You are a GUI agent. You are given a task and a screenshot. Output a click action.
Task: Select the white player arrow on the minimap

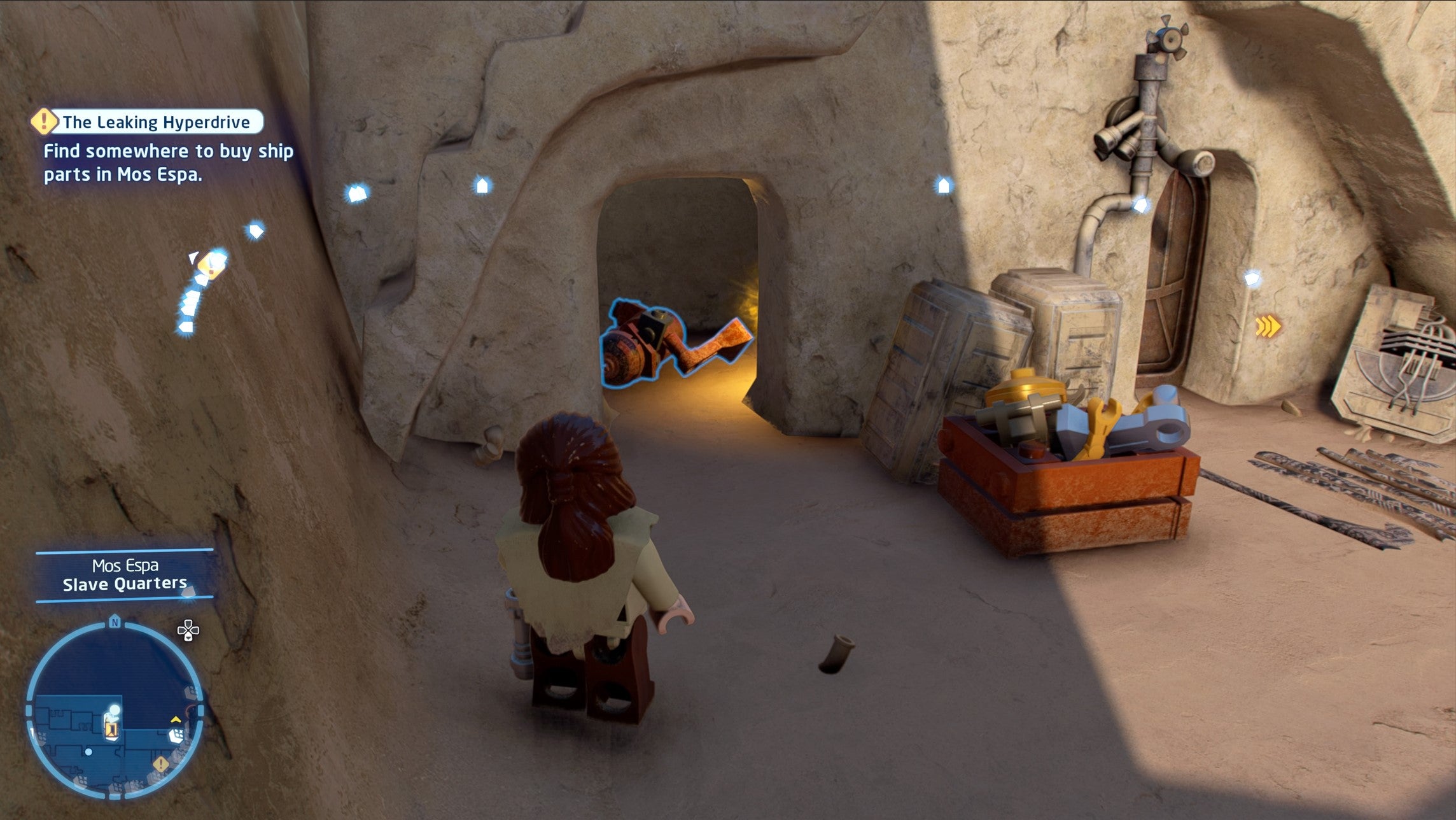[113, 710]
